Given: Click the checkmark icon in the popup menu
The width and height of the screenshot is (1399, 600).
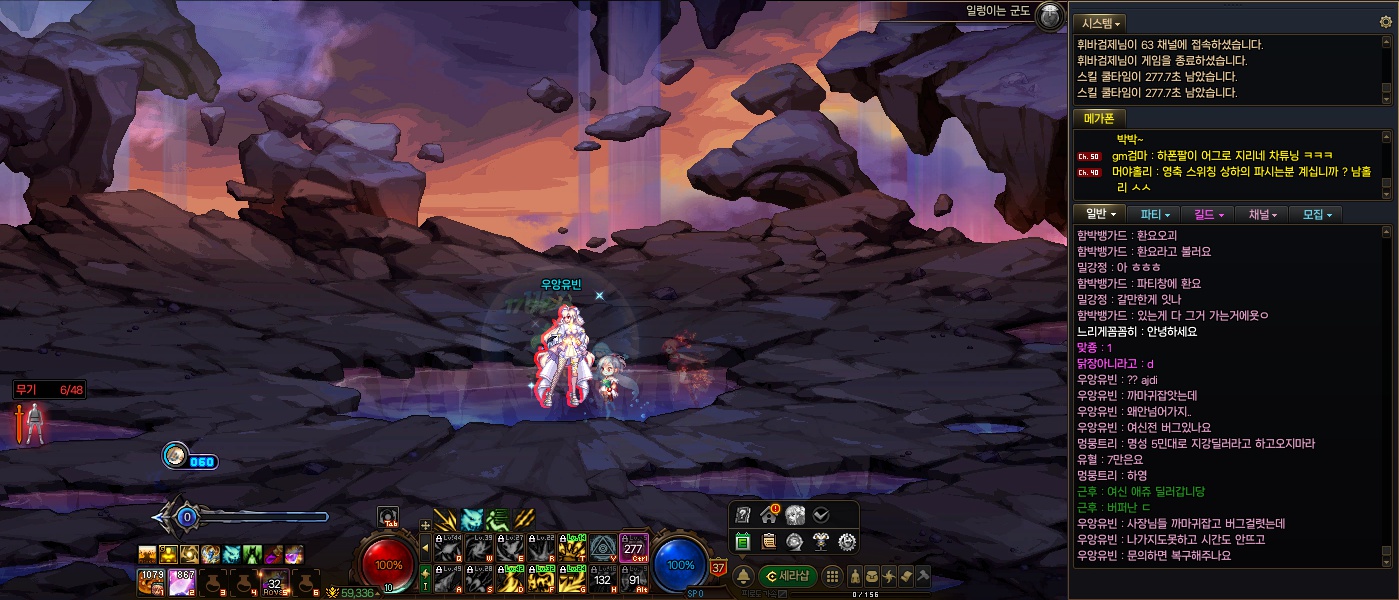Looking at the screenshot, I should point(821,515).
